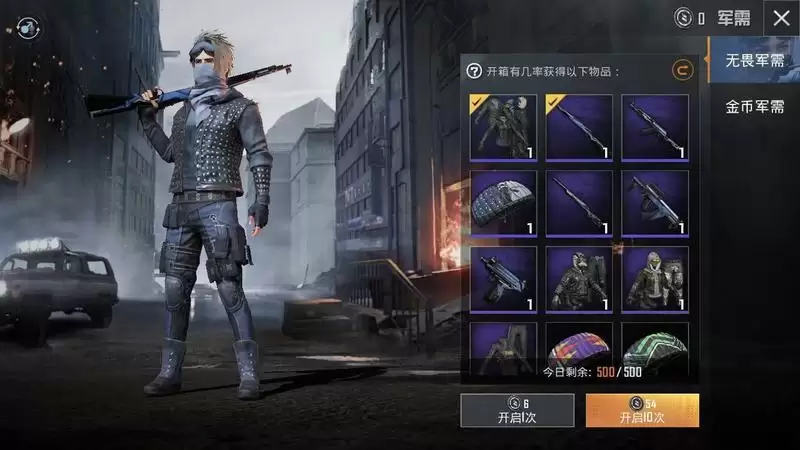Select the green striped parachute reward
The image size is (800, 450).
[x=655, y=348]
